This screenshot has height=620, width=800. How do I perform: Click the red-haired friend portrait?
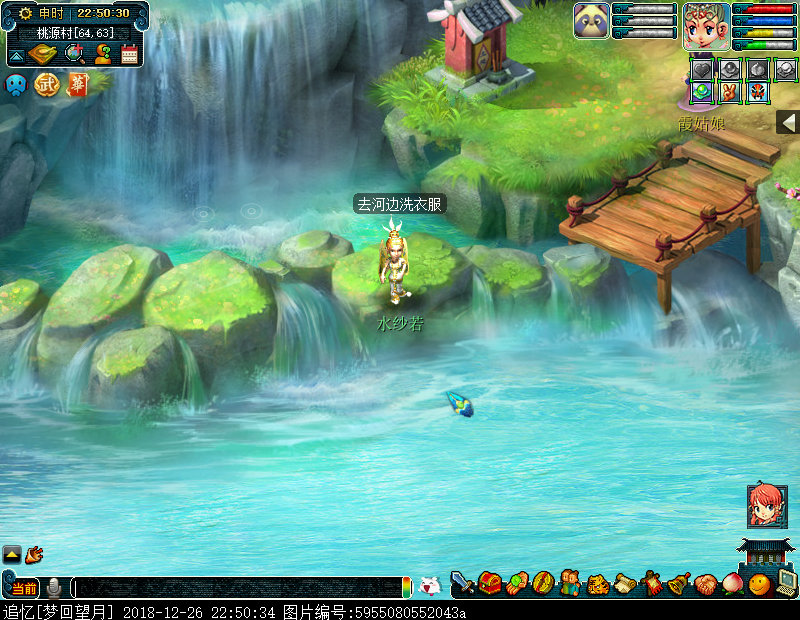tap(766, 506)
